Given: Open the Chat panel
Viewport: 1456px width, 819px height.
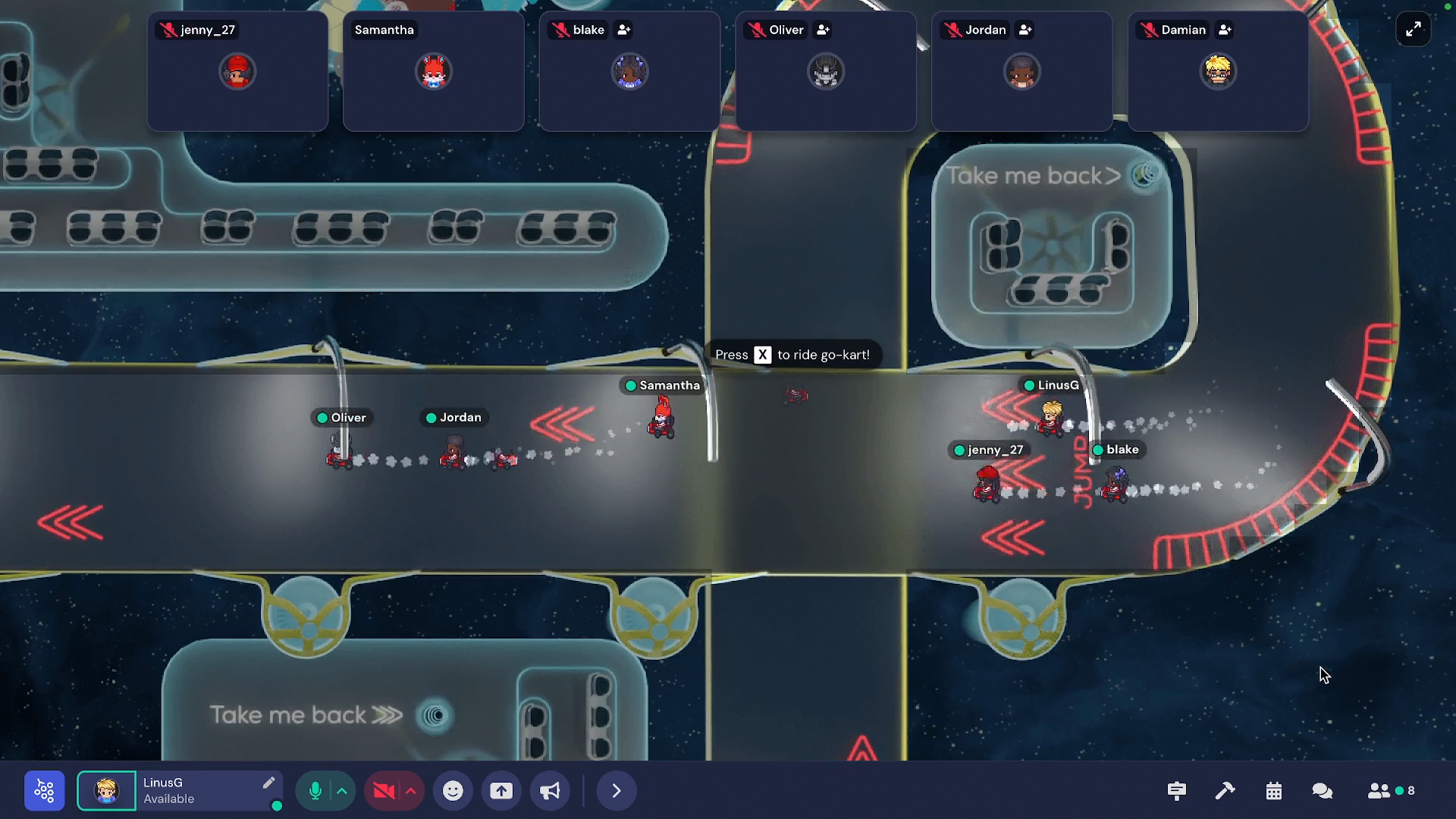Looking at the screenshot, I should coord(1323,791).
